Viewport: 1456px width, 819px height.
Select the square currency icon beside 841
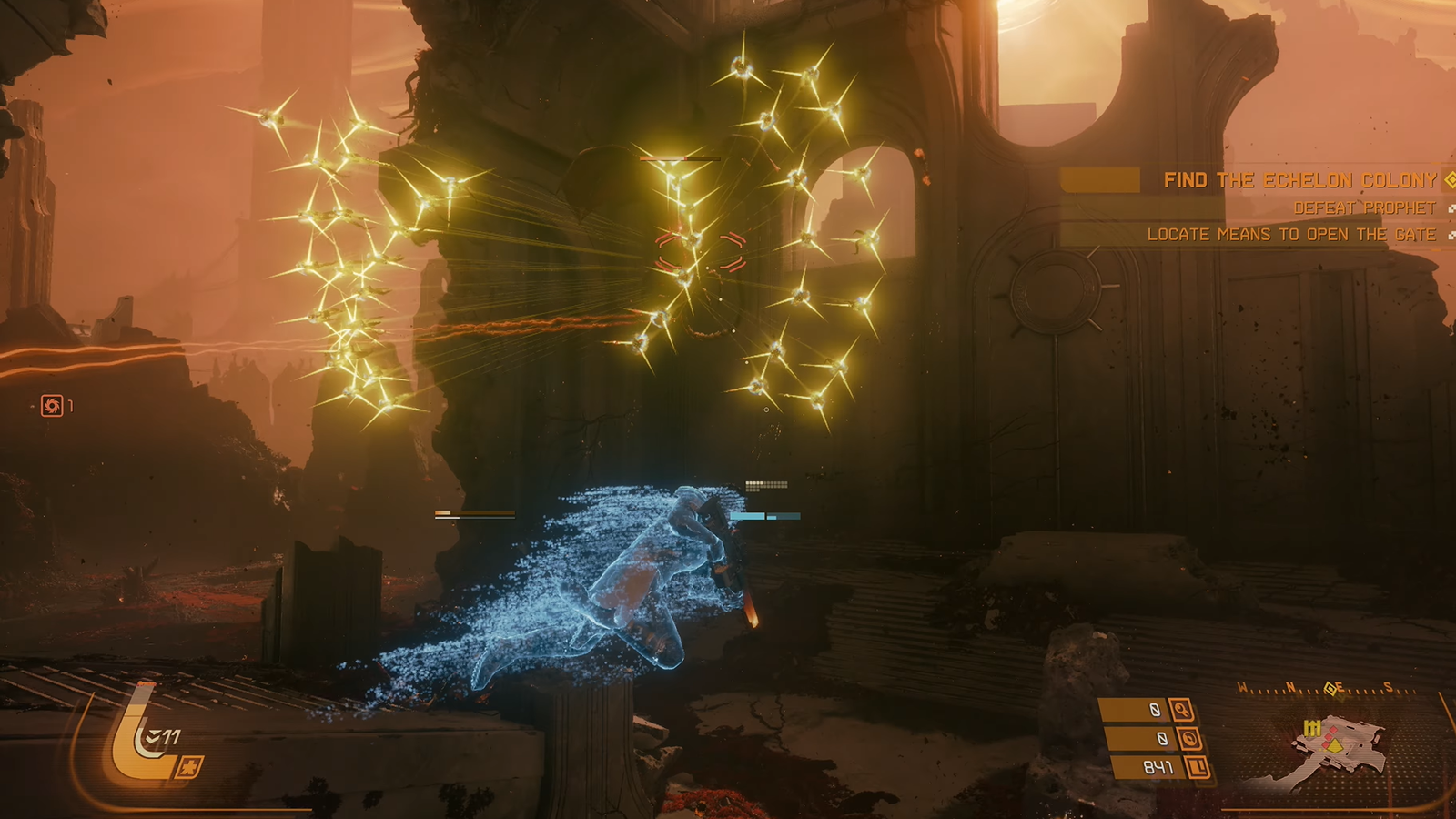click(1198, 768)
